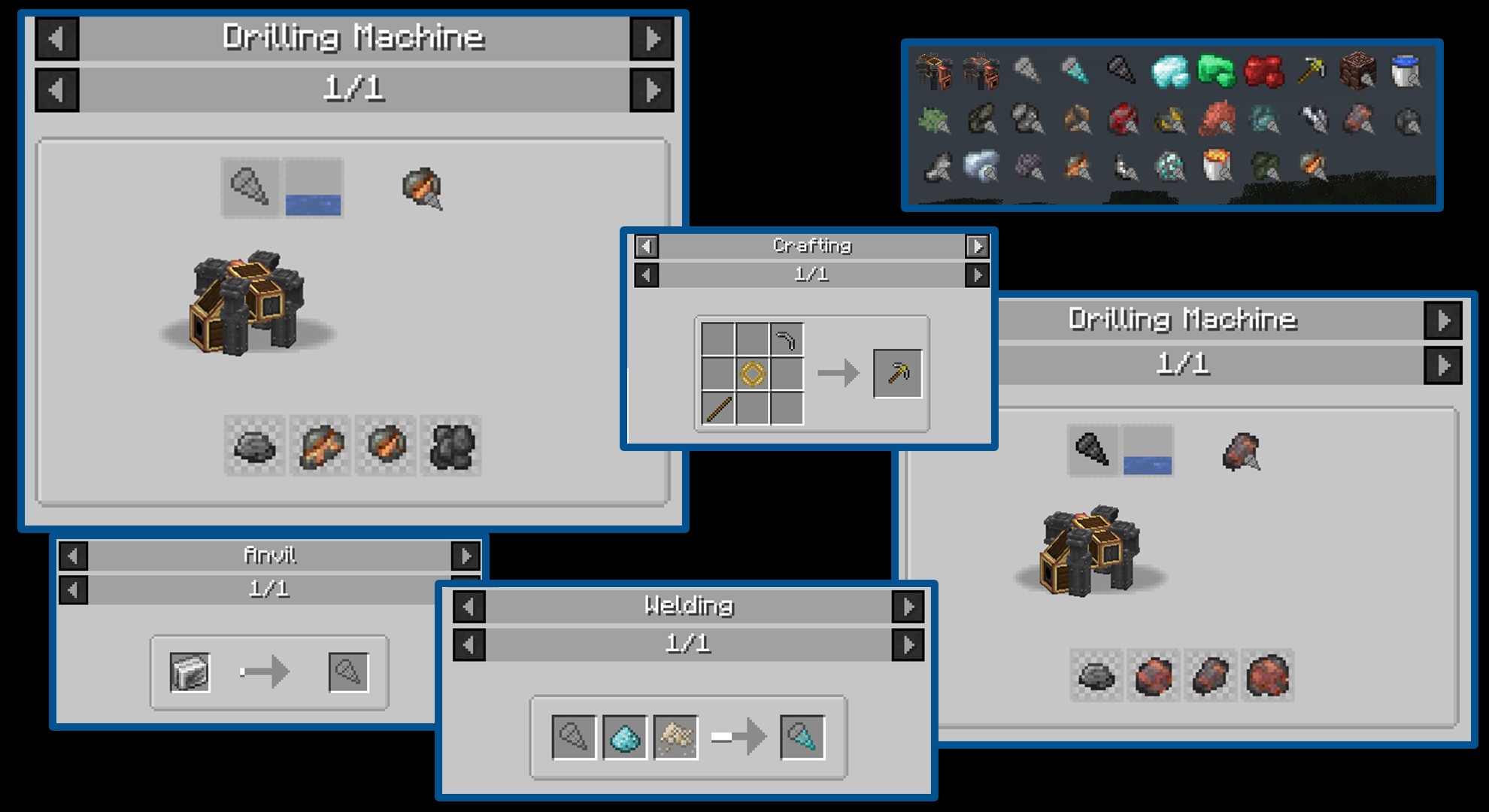Click the gold ring in the crafting grid
Viewport: 1489px width, 812px height.
pyautogui.click(x=752, y=374)
